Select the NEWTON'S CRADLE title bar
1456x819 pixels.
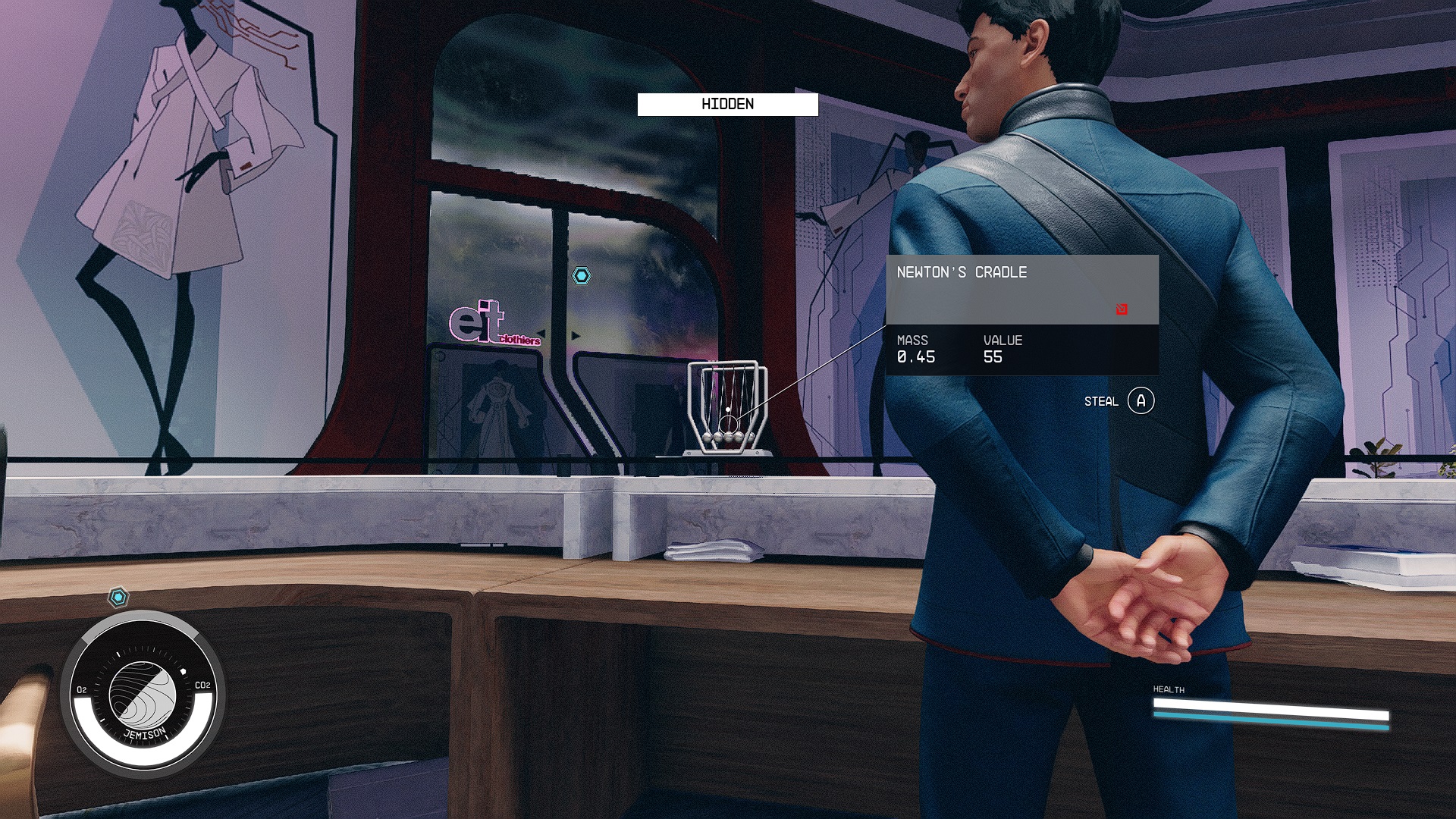click(962, 271)
